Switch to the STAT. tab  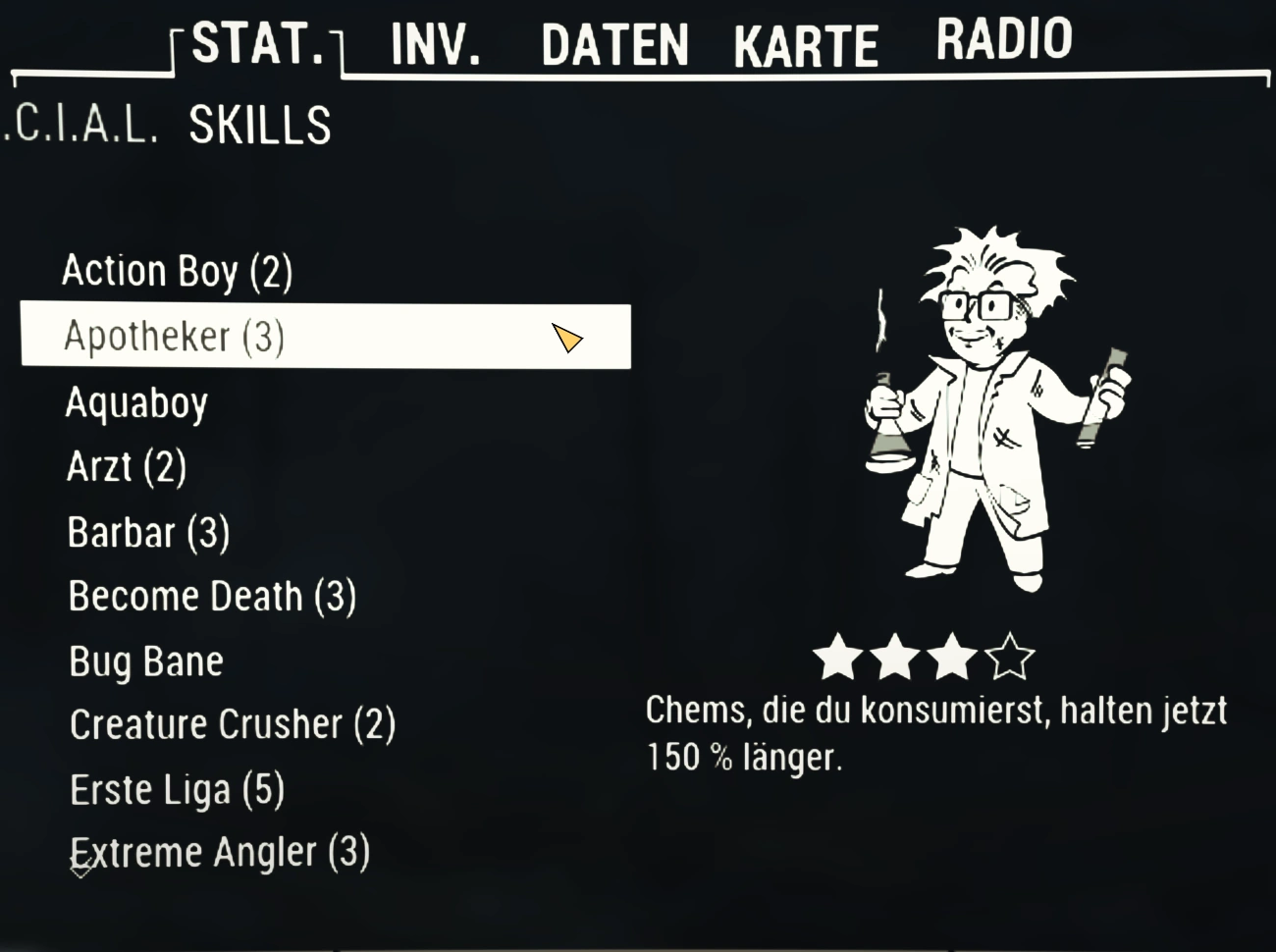pyautogui.click(x=257, y=44)
